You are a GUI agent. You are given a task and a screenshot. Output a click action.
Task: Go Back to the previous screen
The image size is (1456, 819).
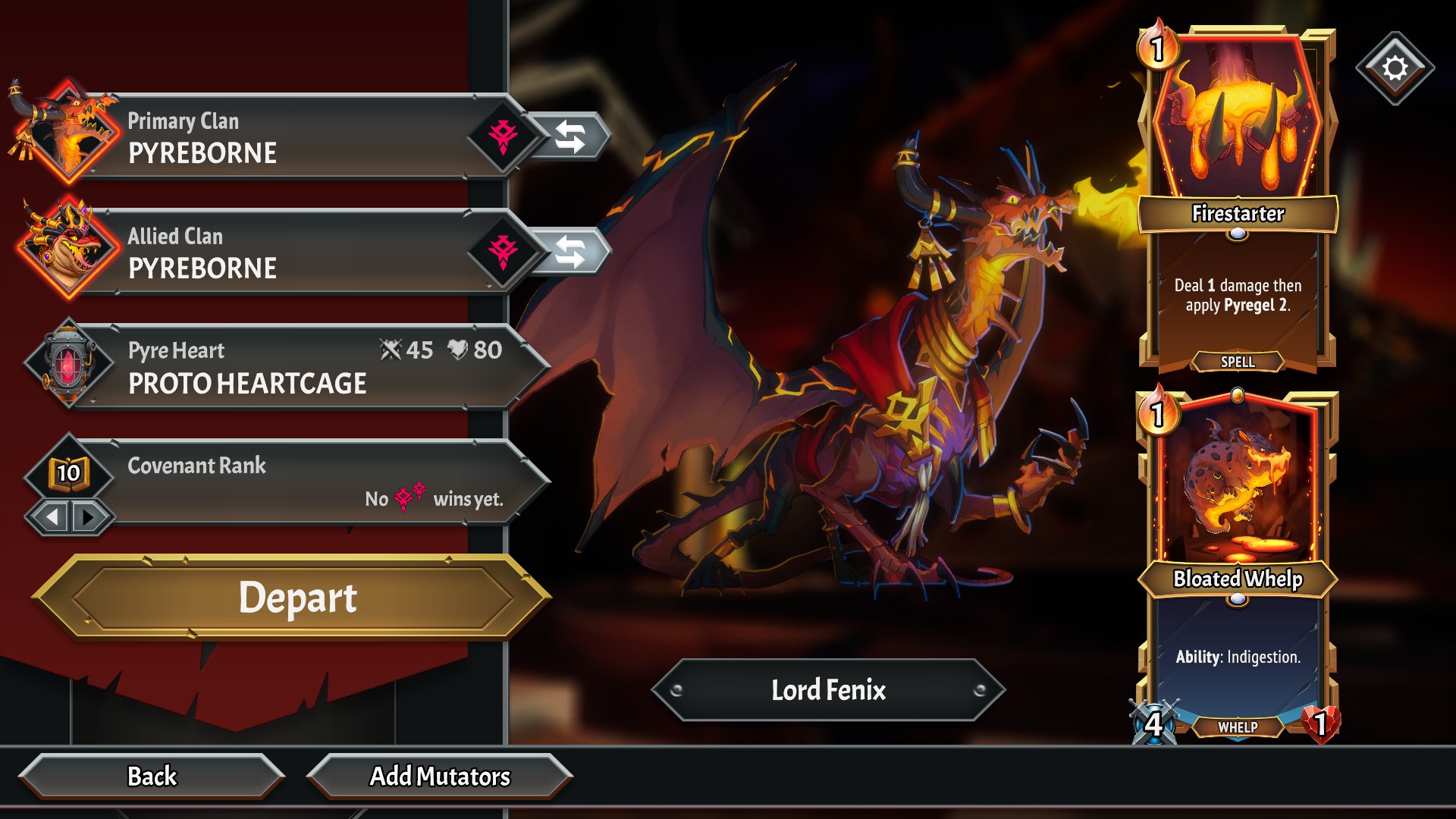(152, 777)
